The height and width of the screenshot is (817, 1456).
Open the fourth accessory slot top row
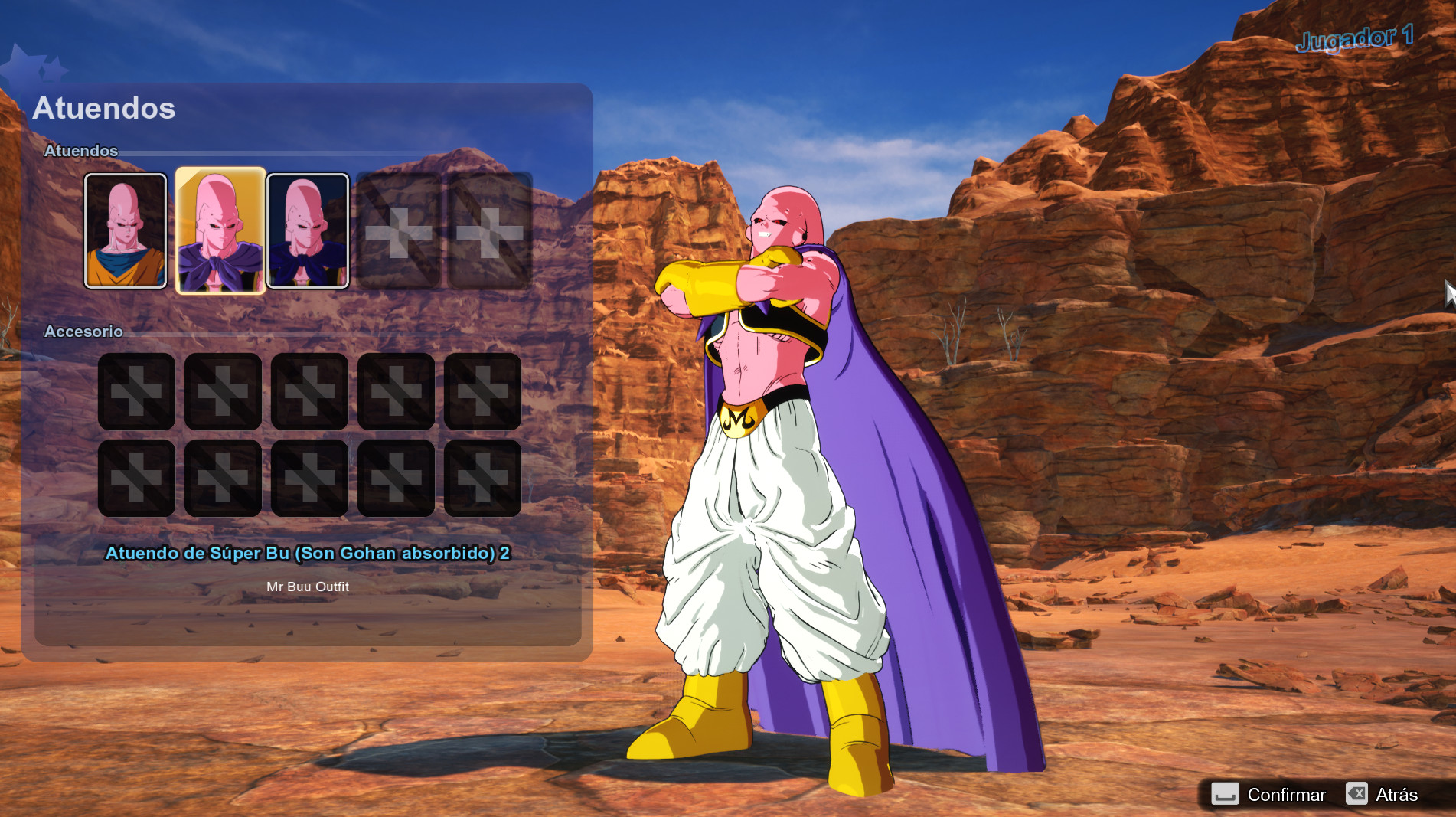pyautogui.click(x=396, y=392)
